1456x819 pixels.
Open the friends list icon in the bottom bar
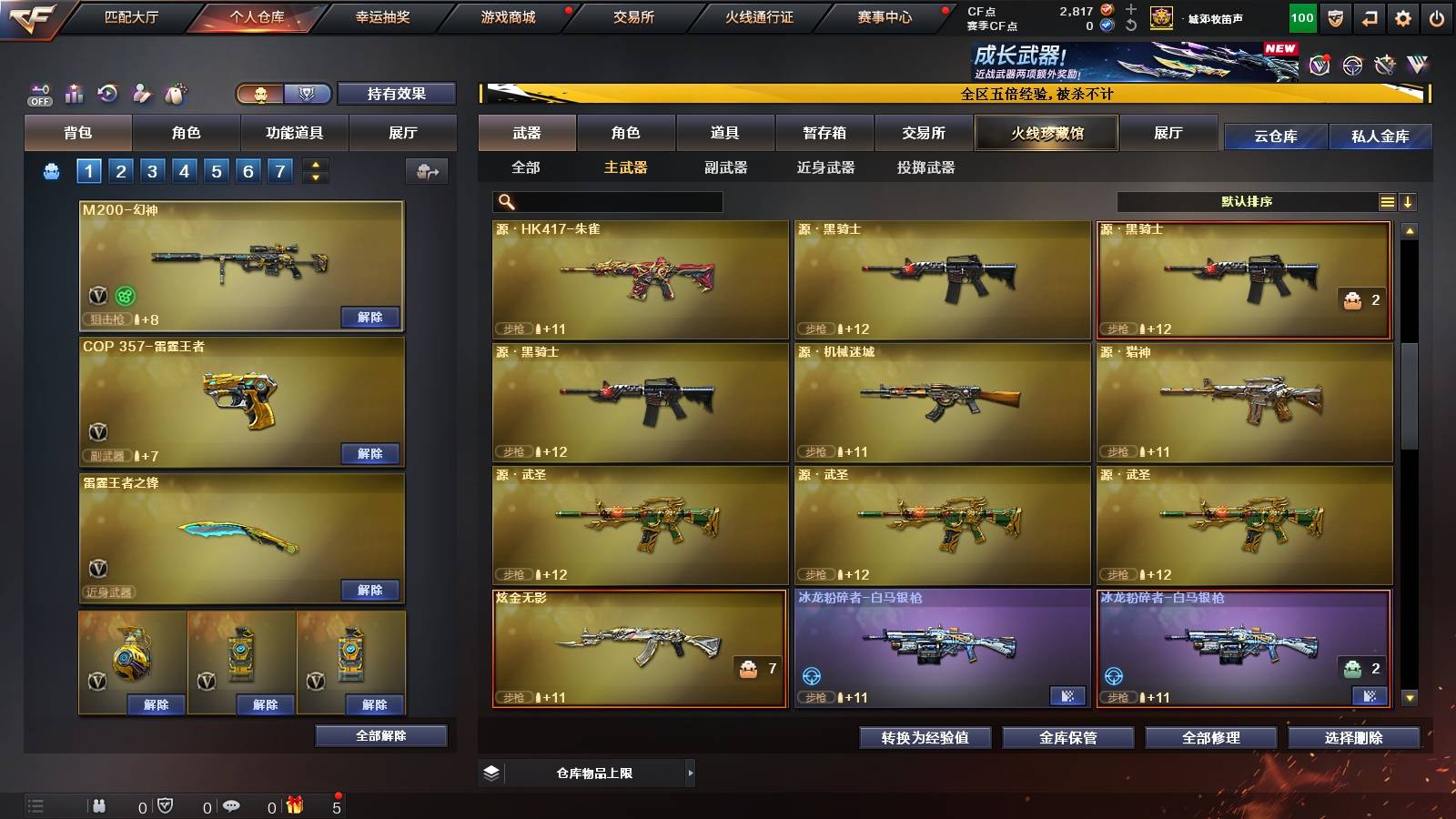(98, 804)
